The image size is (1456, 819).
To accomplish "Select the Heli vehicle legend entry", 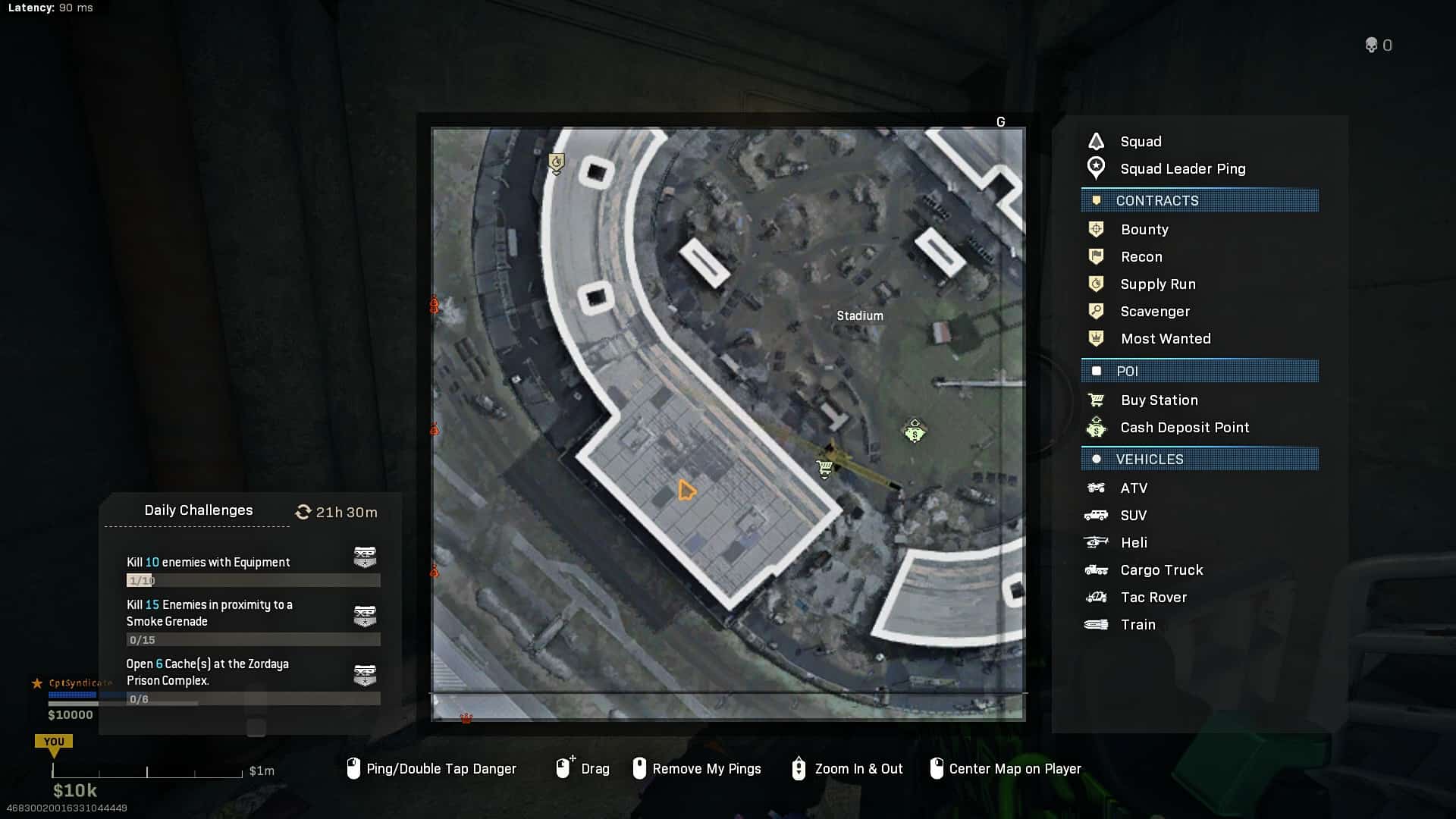I will coord(1134,543).
